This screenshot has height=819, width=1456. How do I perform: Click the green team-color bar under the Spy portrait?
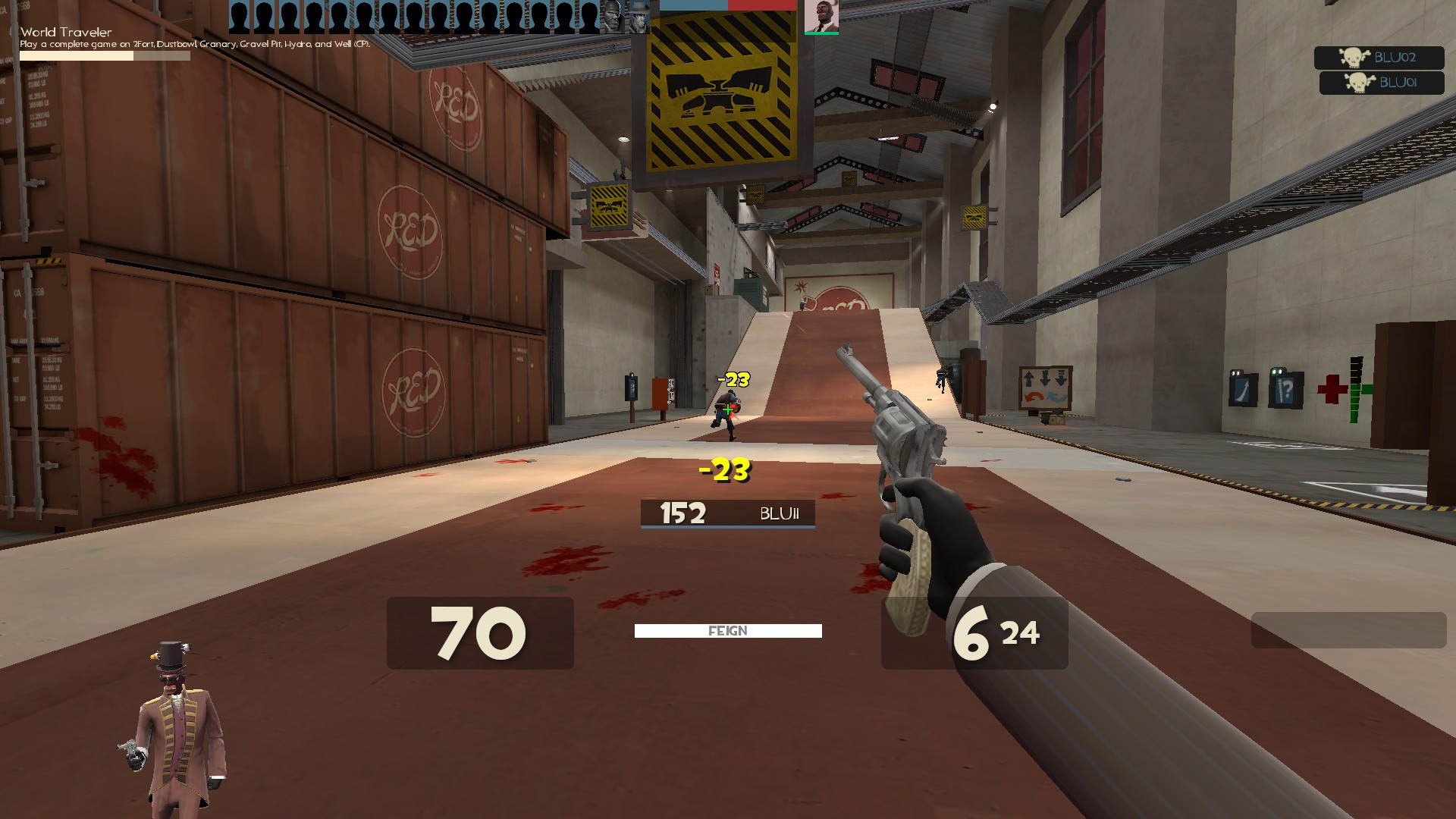tap(821, 33)
